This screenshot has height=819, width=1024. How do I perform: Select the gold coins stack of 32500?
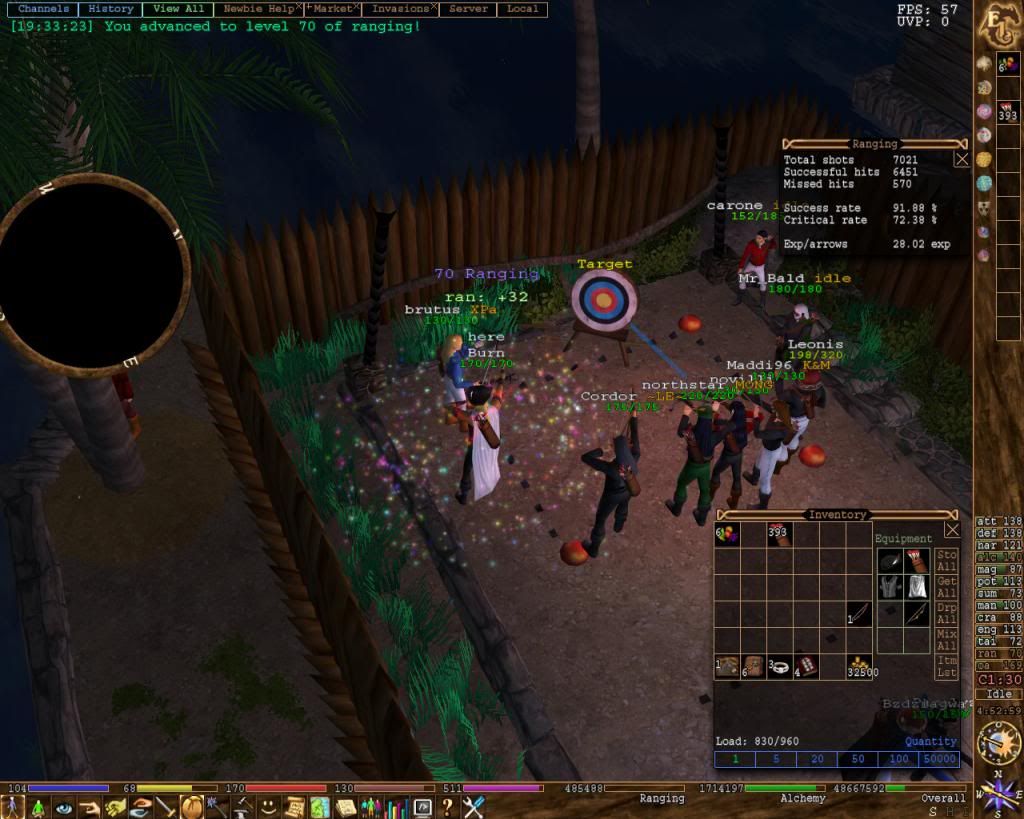click(x=858, y=666)
